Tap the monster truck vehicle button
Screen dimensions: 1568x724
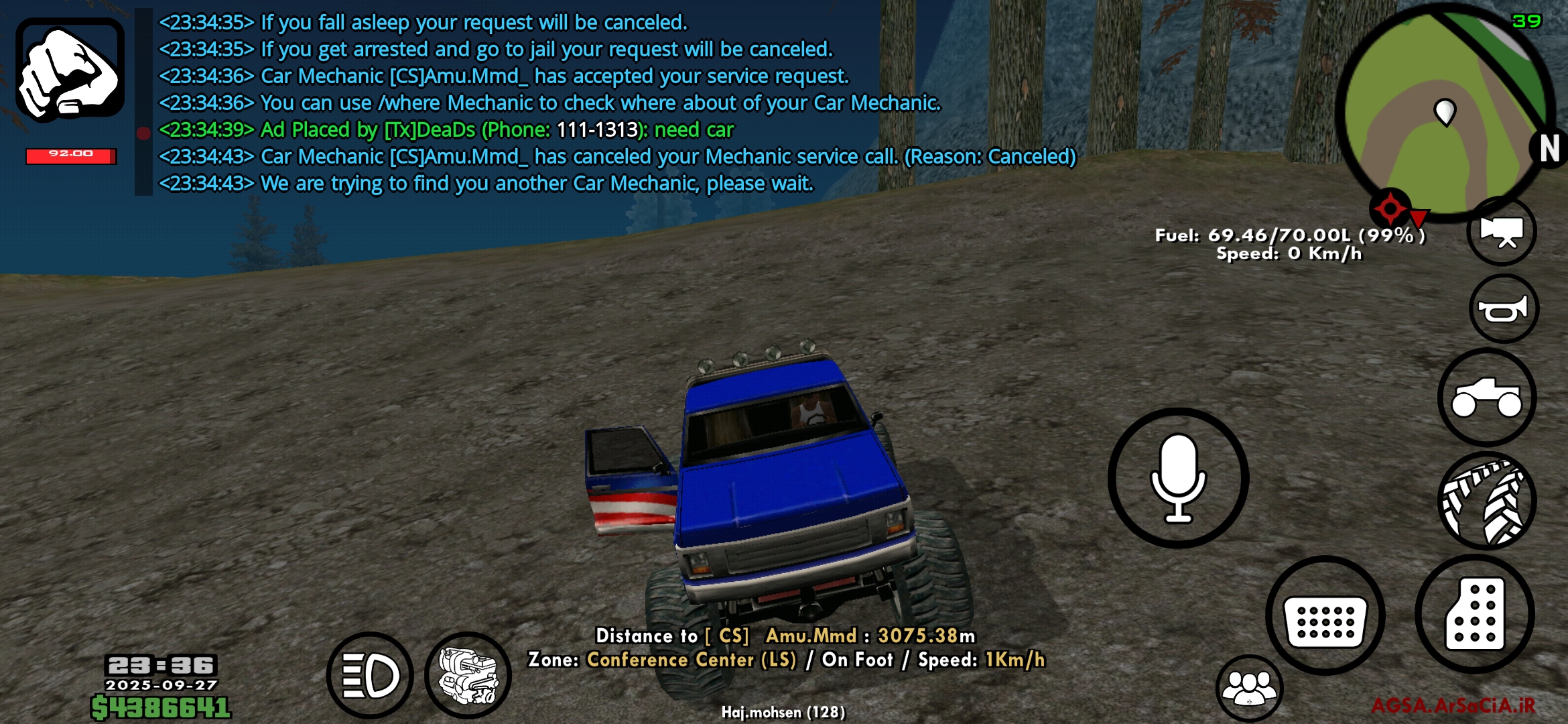[1487, 398]
